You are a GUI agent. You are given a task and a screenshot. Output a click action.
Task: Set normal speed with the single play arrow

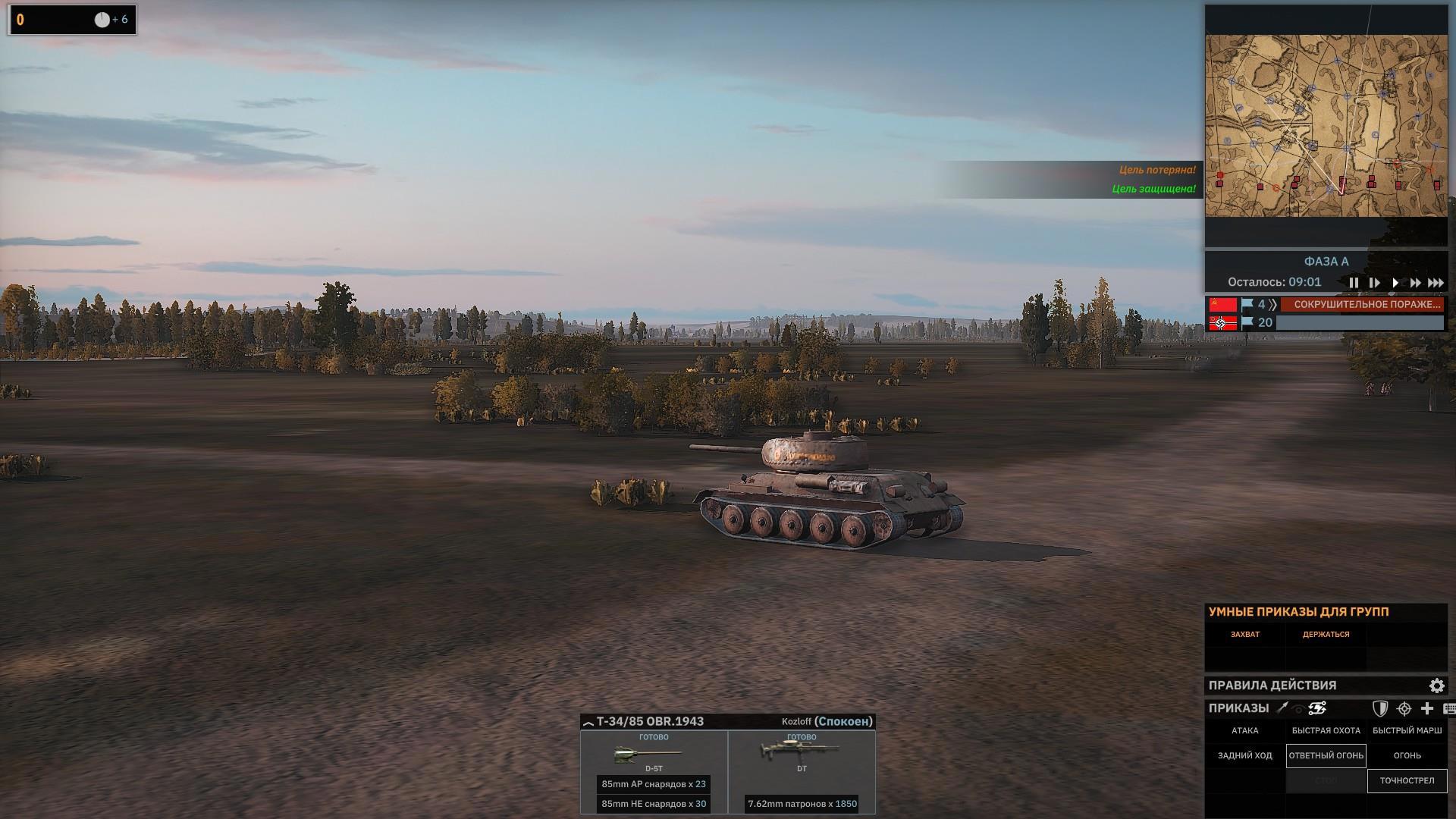pyautogui.click(x=1395, y=283)
